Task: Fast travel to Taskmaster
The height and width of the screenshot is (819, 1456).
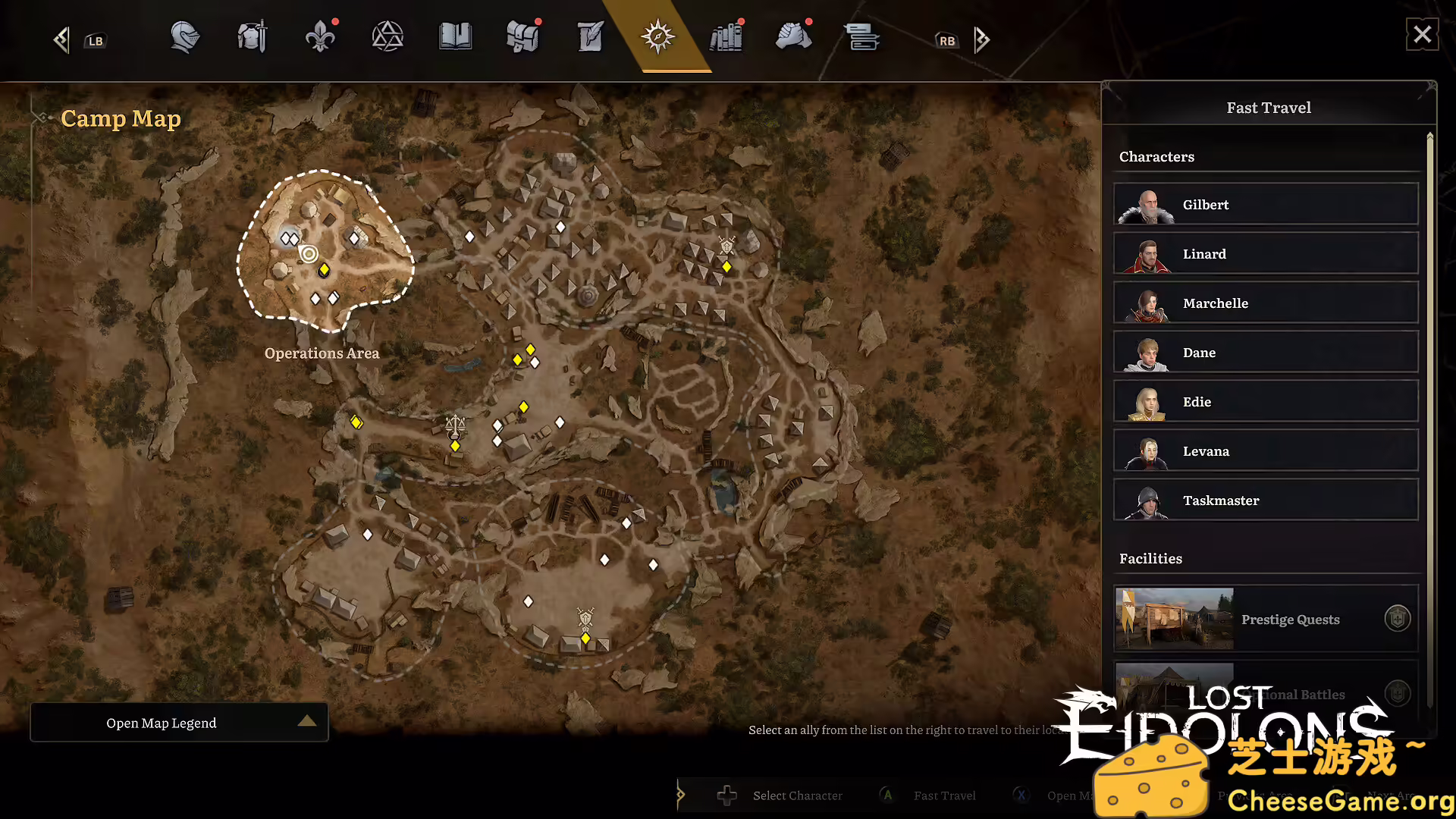Action: tap(1265, 500)
